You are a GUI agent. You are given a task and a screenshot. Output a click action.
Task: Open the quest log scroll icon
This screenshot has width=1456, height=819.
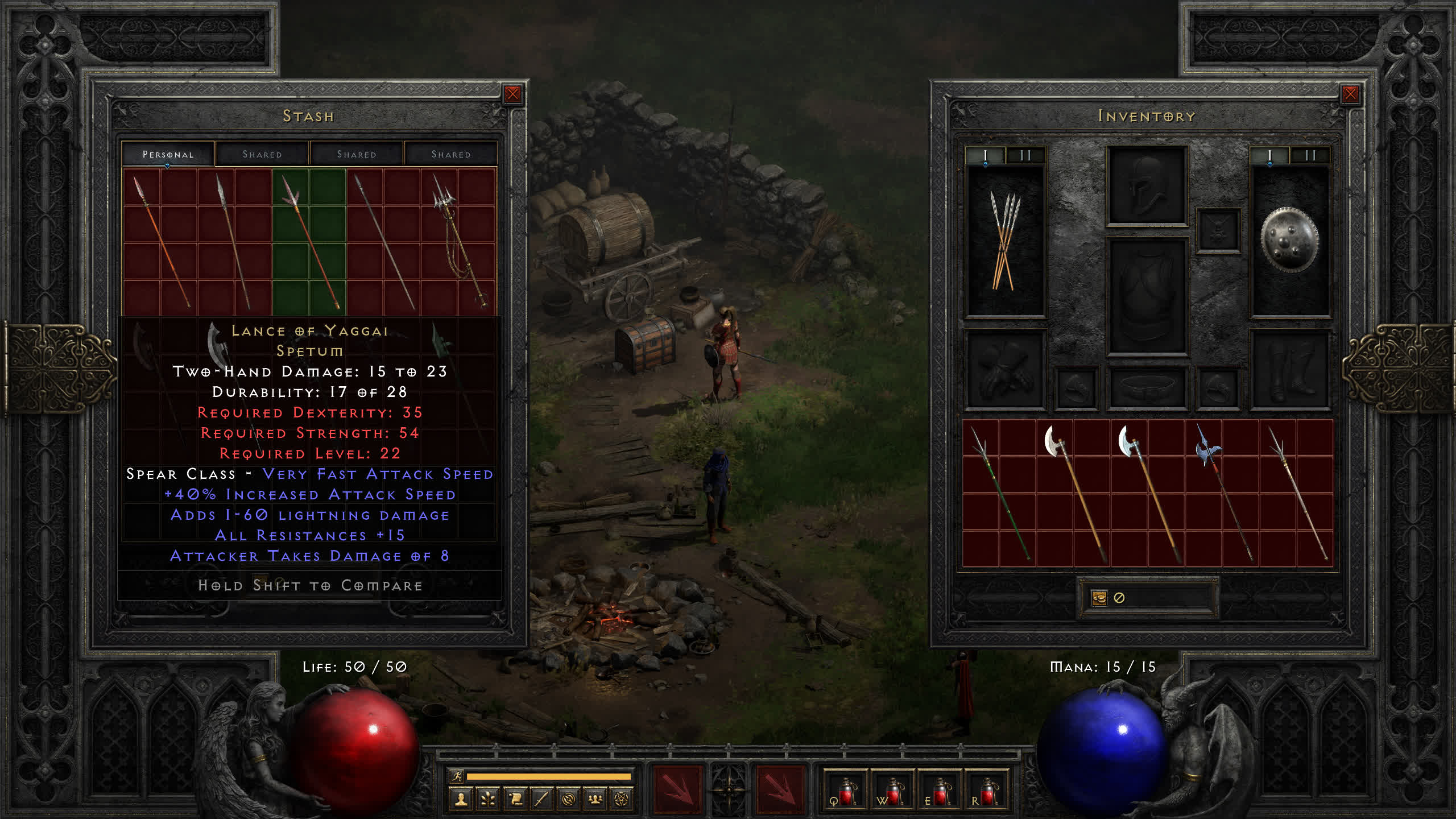tap(515, 800)
